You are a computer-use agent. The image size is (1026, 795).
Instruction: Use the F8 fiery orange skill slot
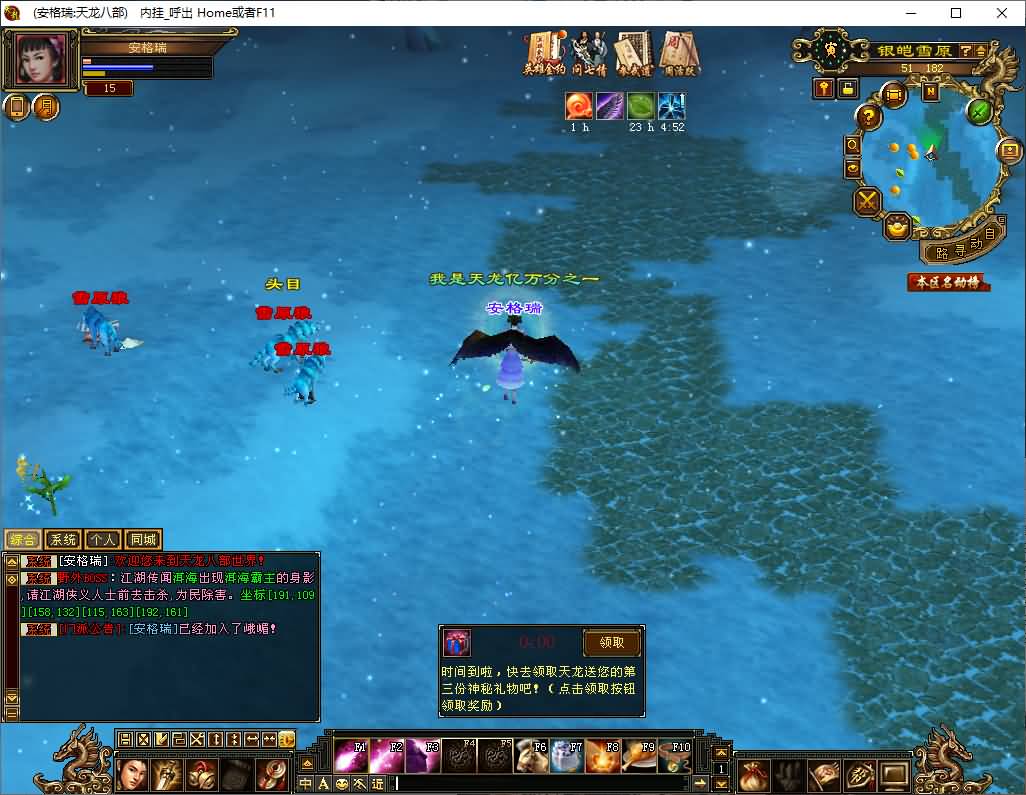[x=602, y=756]
